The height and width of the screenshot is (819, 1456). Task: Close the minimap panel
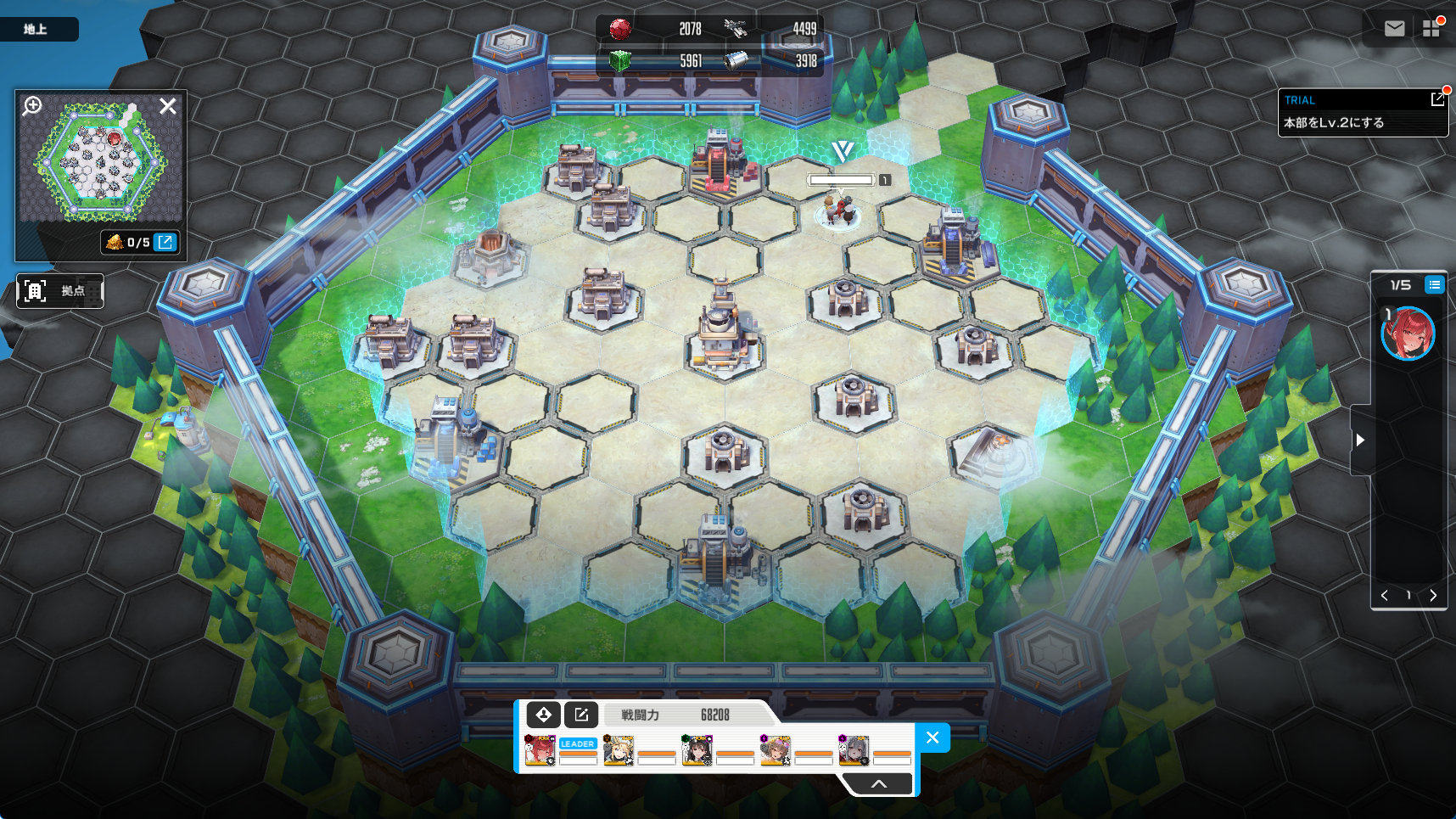pyautogui.click(x=168, y=106)
